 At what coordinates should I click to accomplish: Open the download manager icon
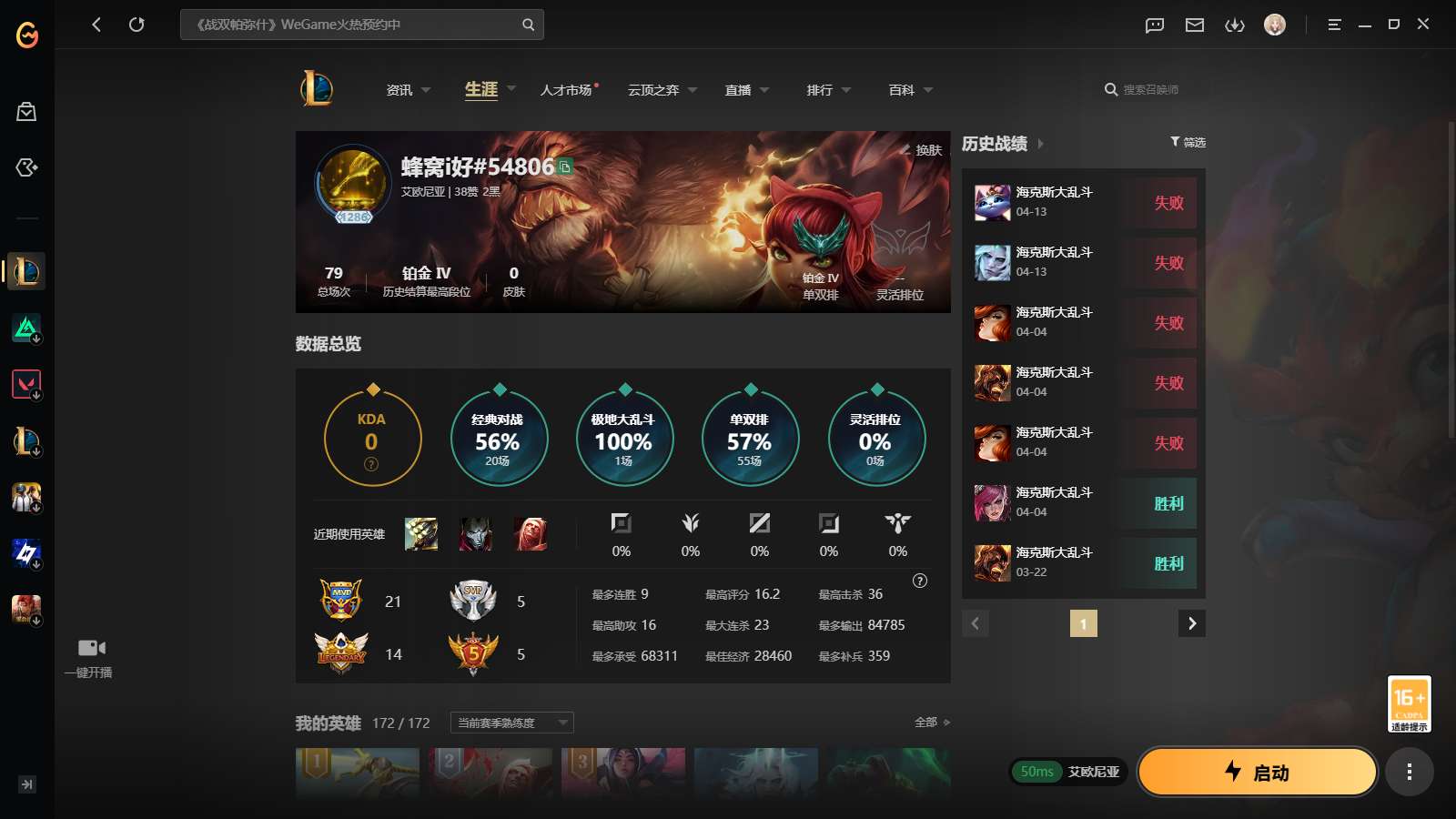pyautogui.click(x=1235, y=25)
